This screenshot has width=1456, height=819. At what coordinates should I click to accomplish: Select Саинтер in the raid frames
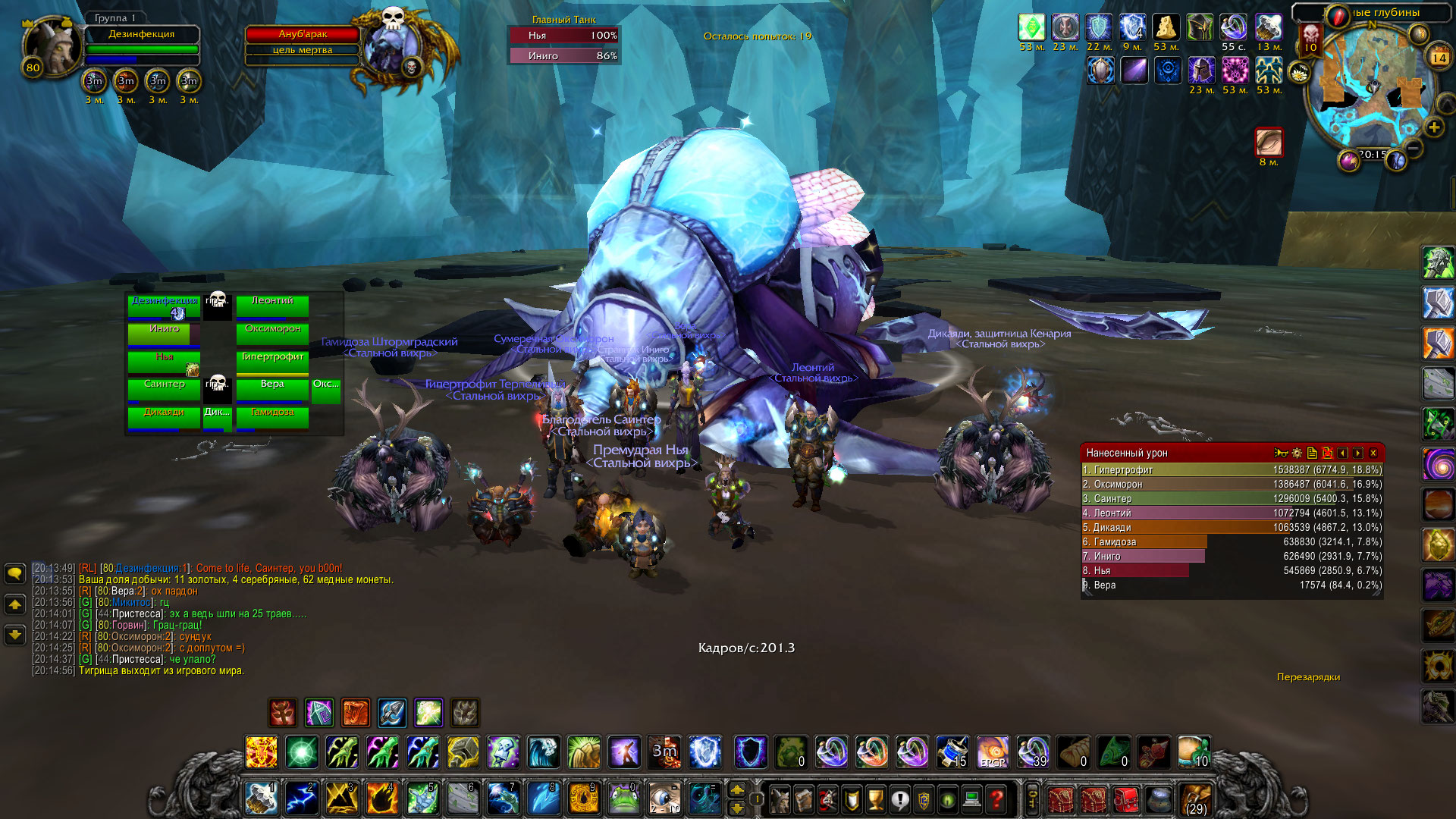tap(164, 388)
